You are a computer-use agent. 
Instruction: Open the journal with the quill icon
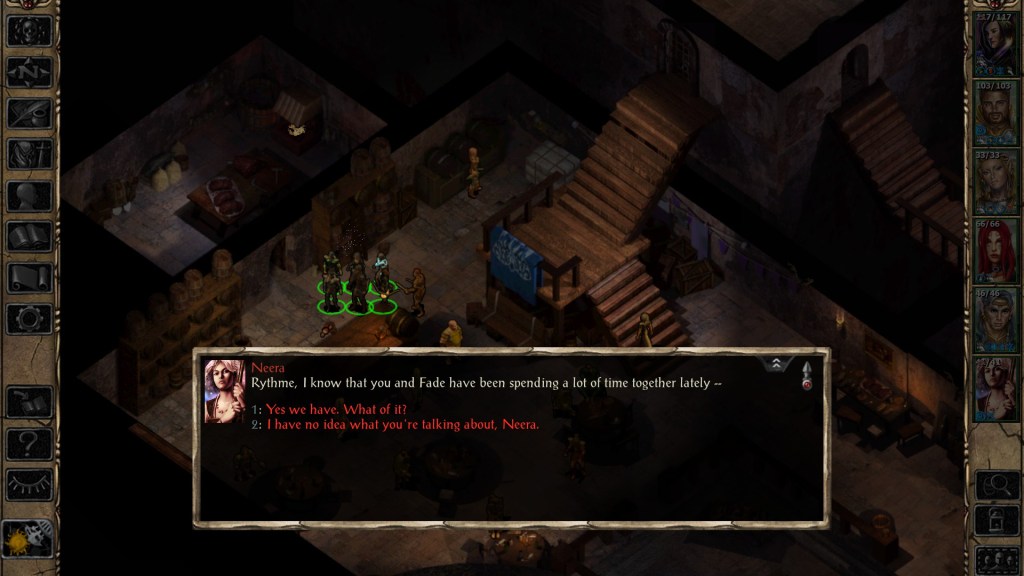tap(30, 113)
